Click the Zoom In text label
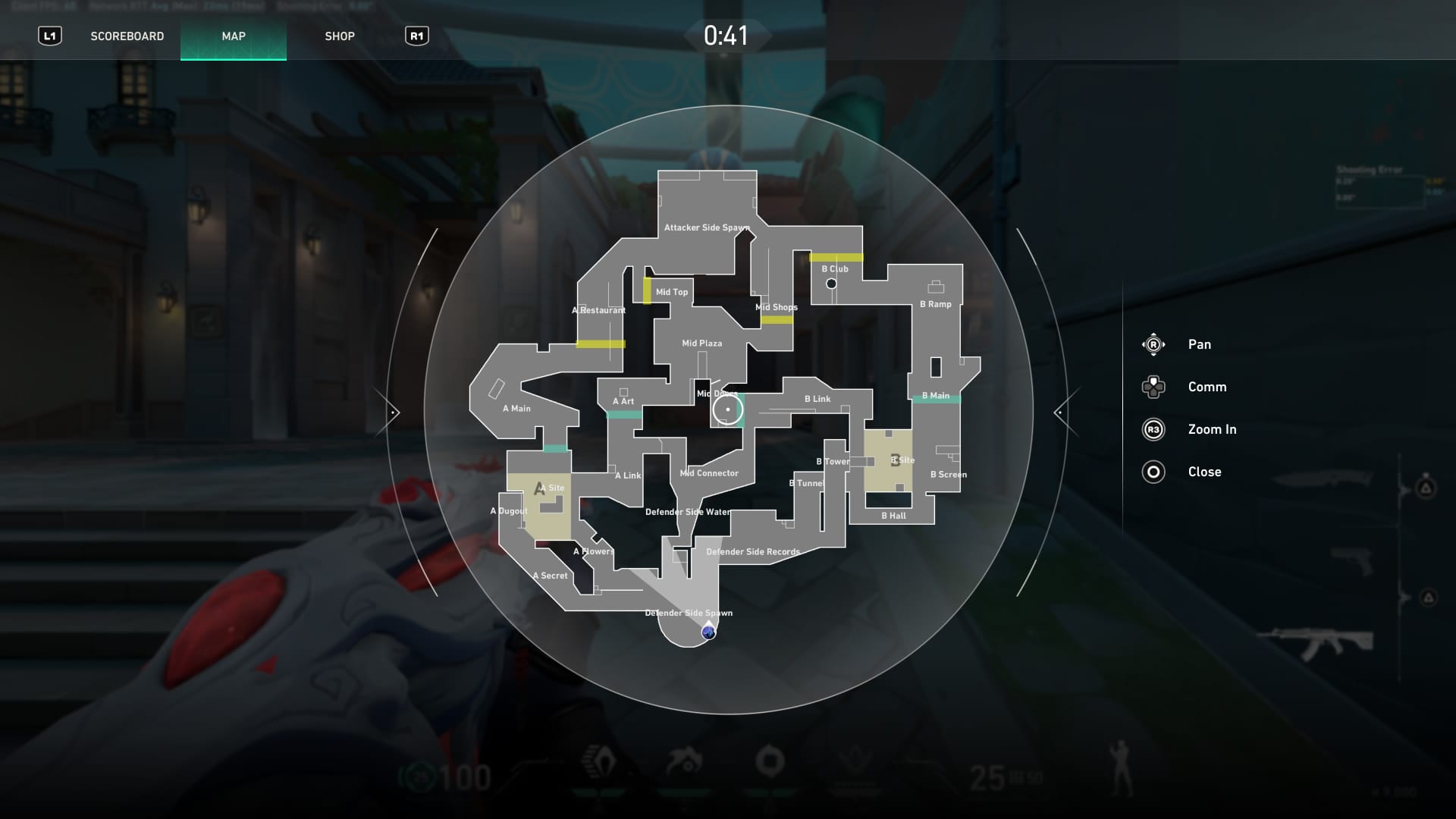The height and width of the screenshot is (819, 1456). click(1212, 429)
